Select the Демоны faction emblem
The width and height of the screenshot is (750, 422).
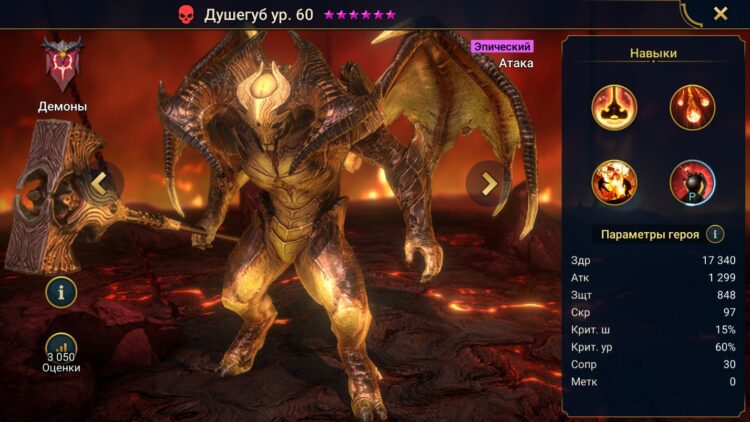pyautogui.click(x=62, y=65)
